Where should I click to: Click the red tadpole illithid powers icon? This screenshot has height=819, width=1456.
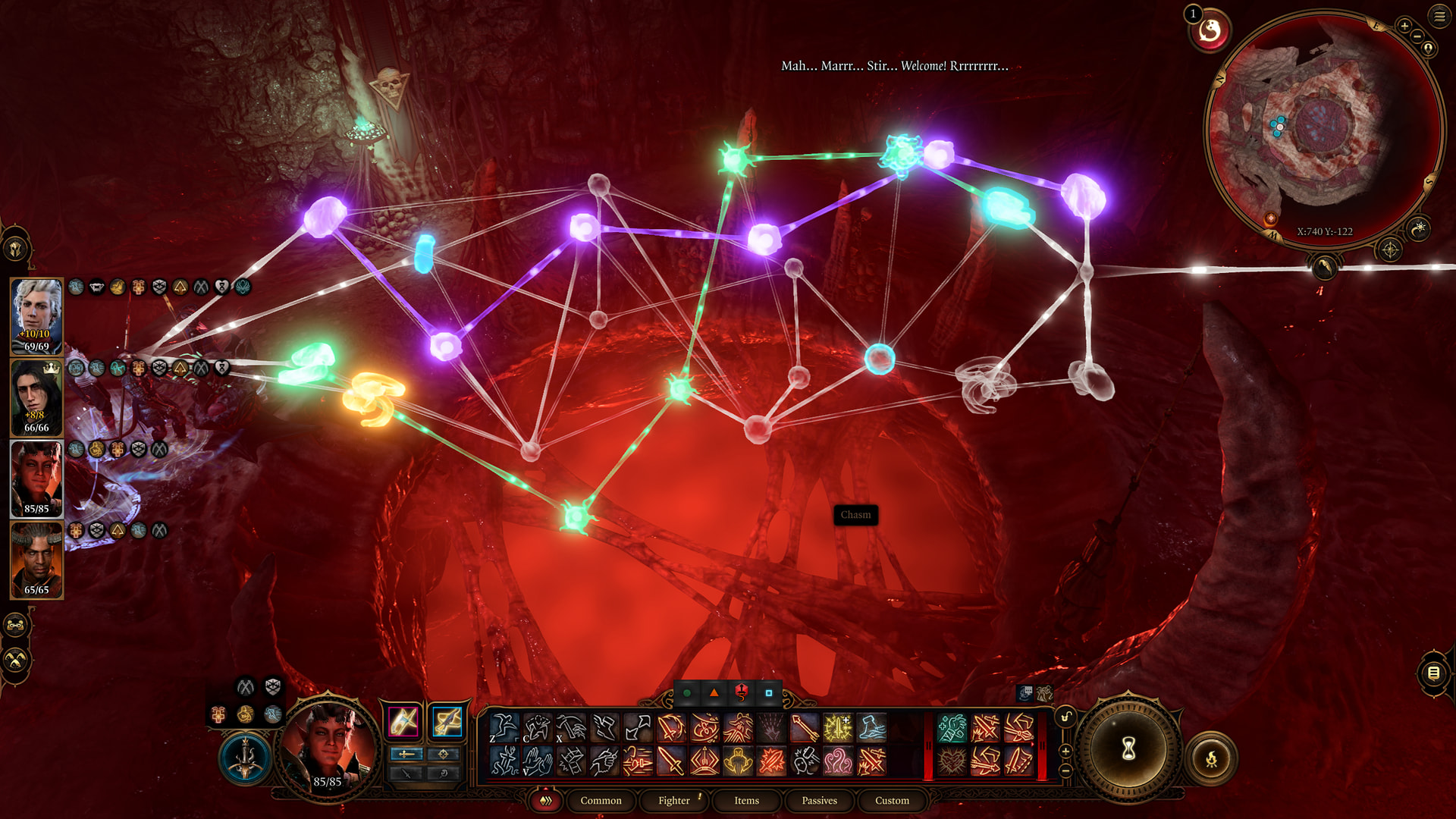(x=1210, y=32)
